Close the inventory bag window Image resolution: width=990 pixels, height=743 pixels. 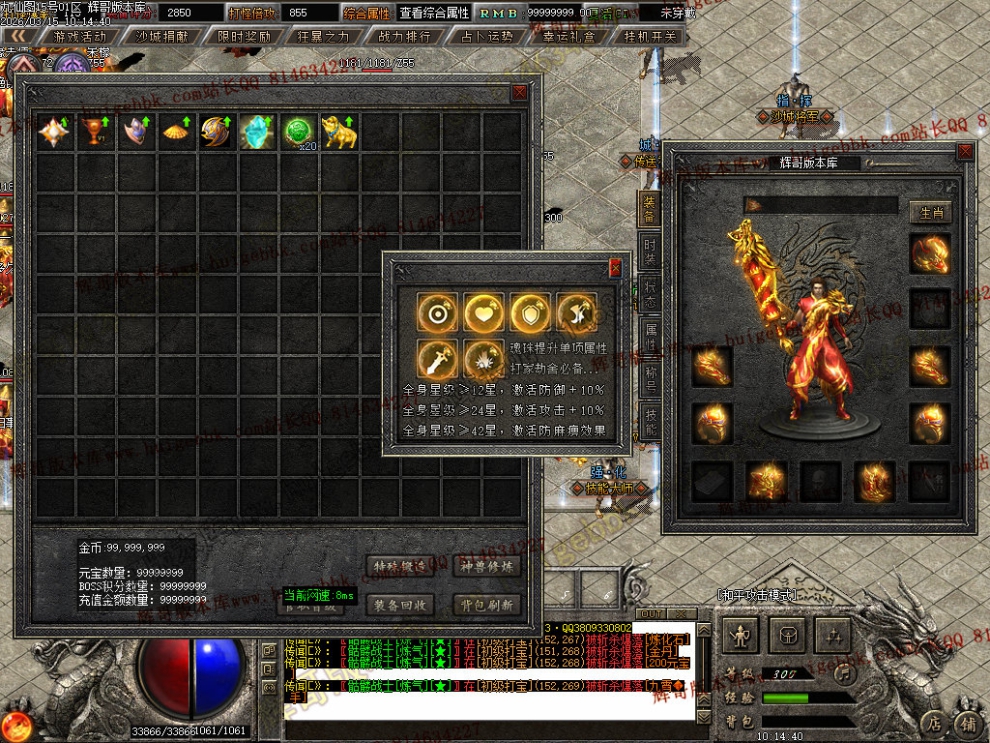[519, 92]
